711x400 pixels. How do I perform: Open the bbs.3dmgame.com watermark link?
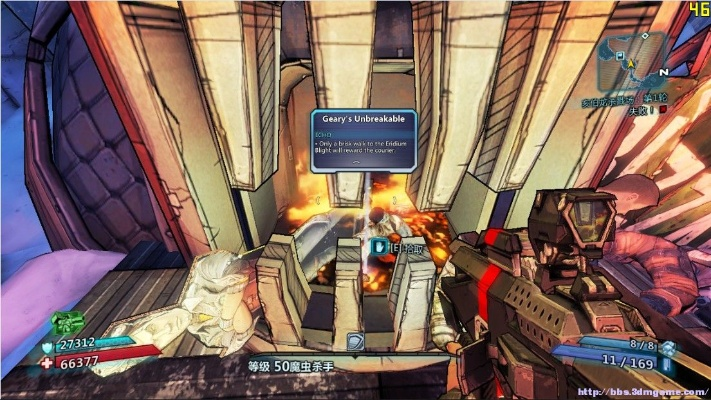coord(644,391)
